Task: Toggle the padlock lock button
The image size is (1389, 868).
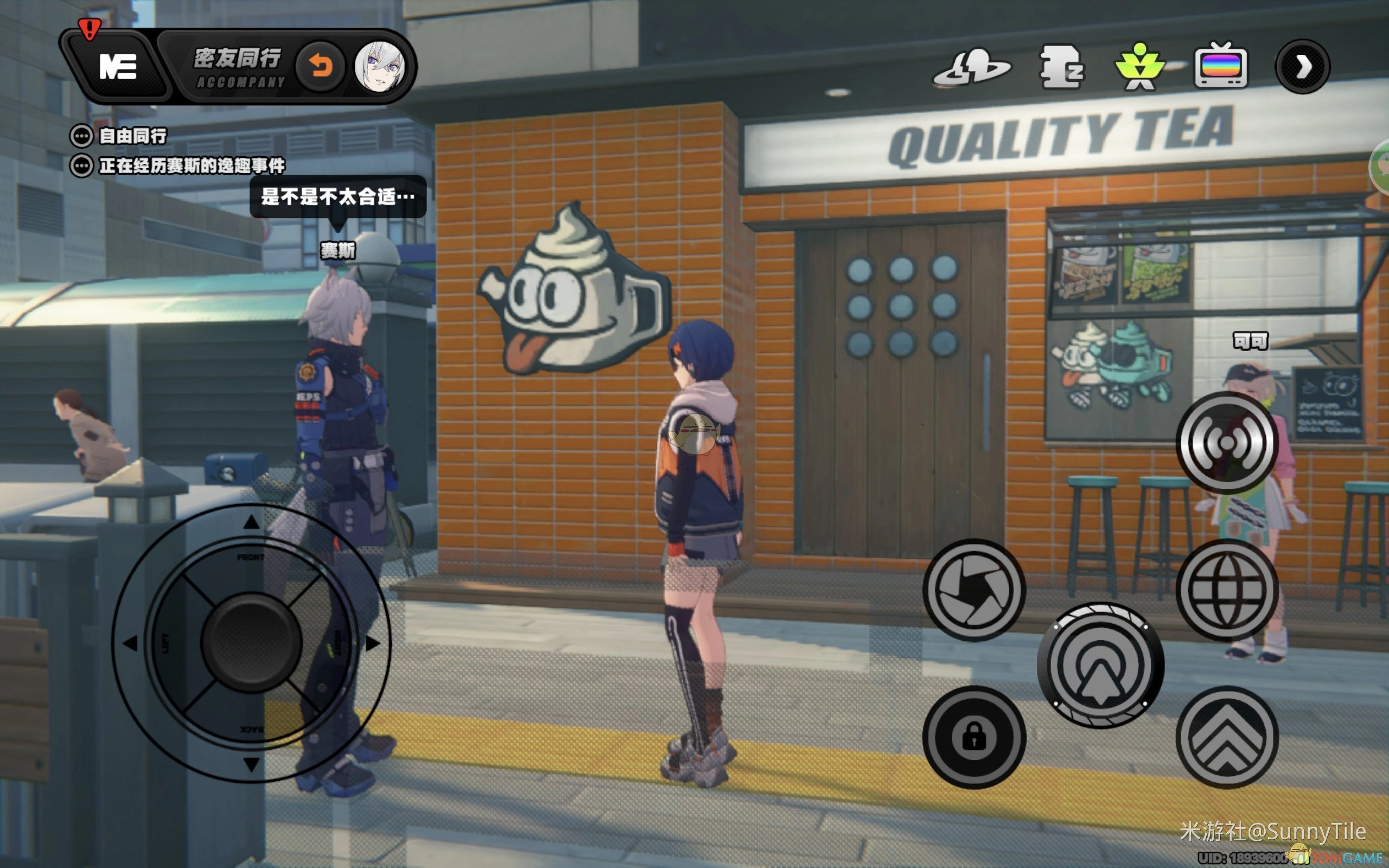Action: coord(973,737)
